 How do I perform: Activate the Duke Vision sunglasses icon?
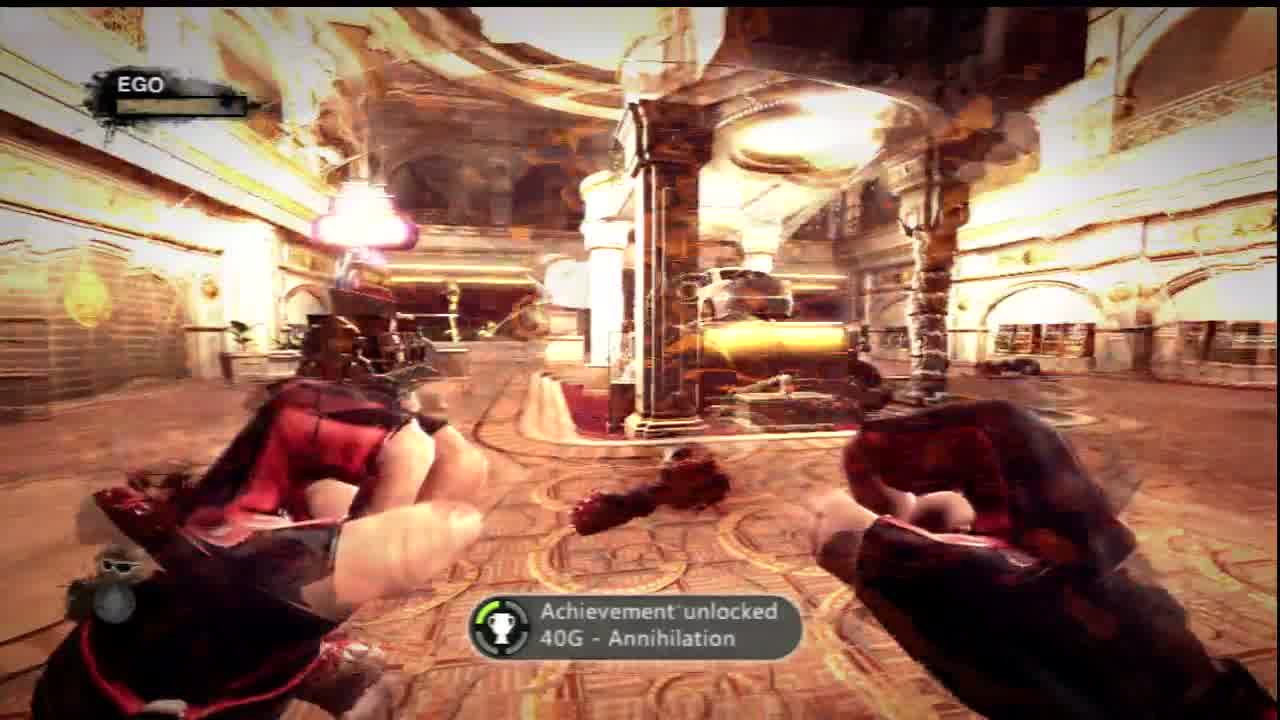pyautogui.click(x=116, y=566)
